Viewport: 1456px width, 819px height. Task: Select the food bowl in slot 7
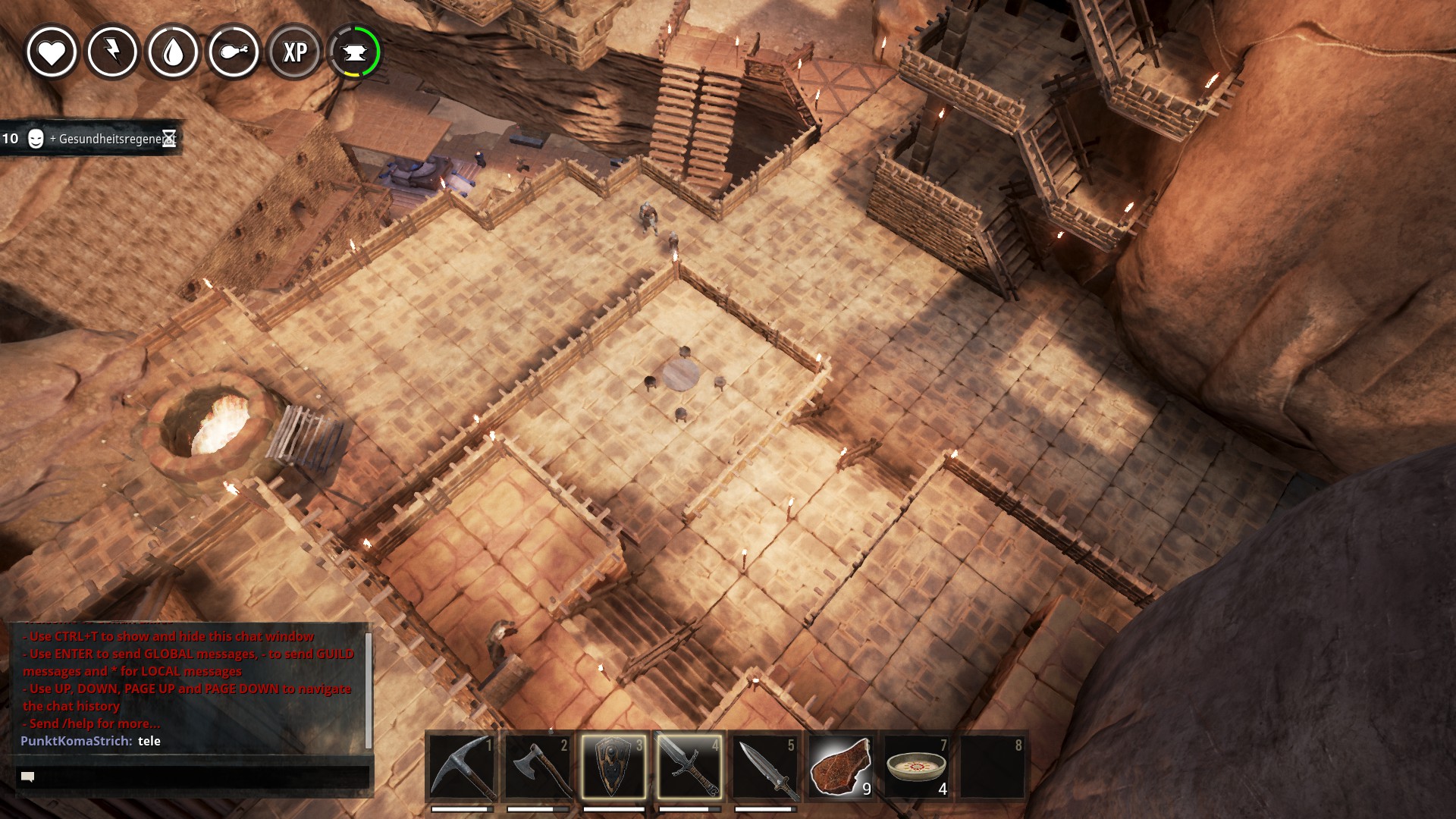[x=917, y=766]
